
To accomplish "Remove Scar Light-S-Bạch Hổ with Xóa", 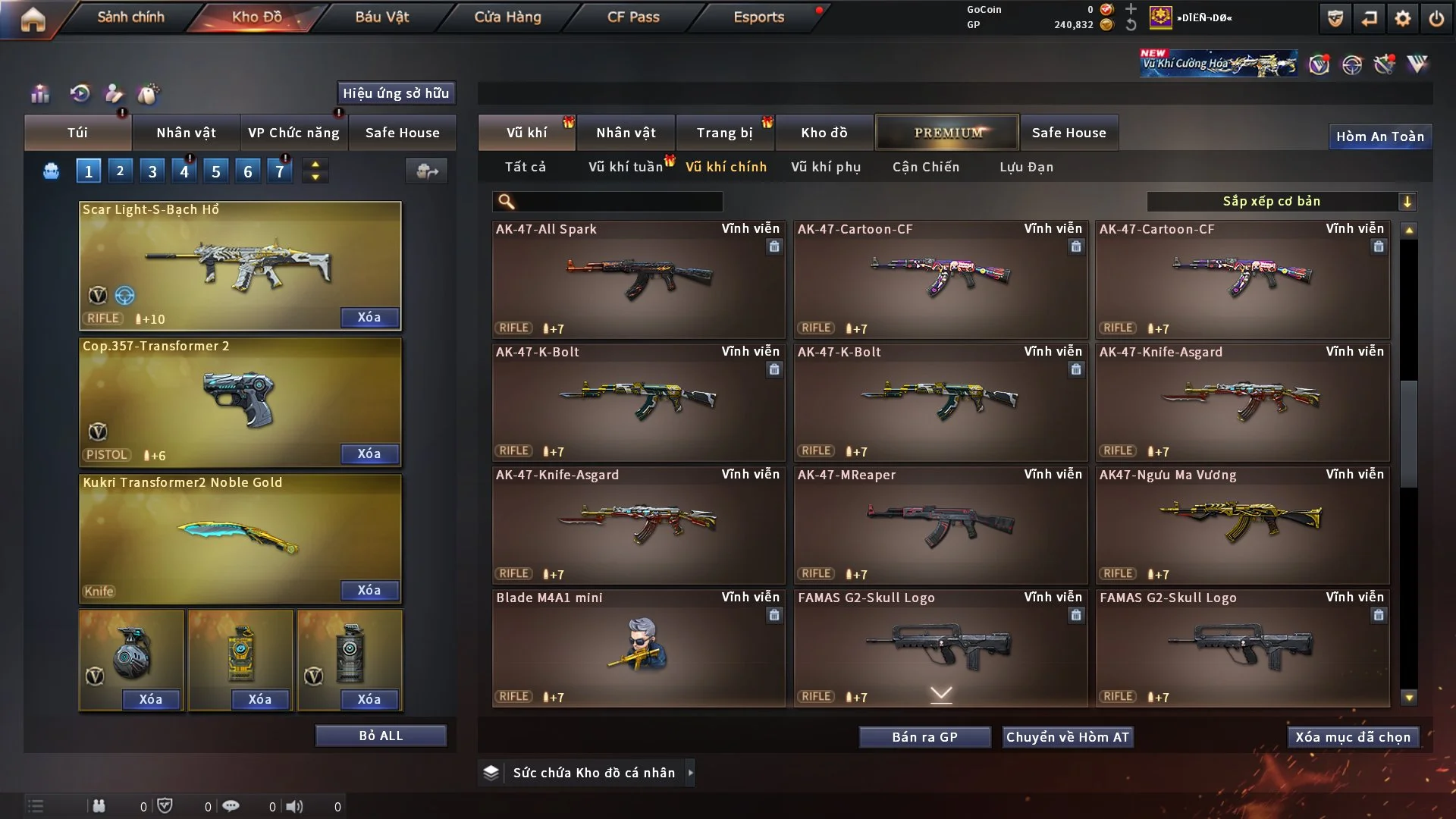I will pyautogui.click(x=369, y=318).
